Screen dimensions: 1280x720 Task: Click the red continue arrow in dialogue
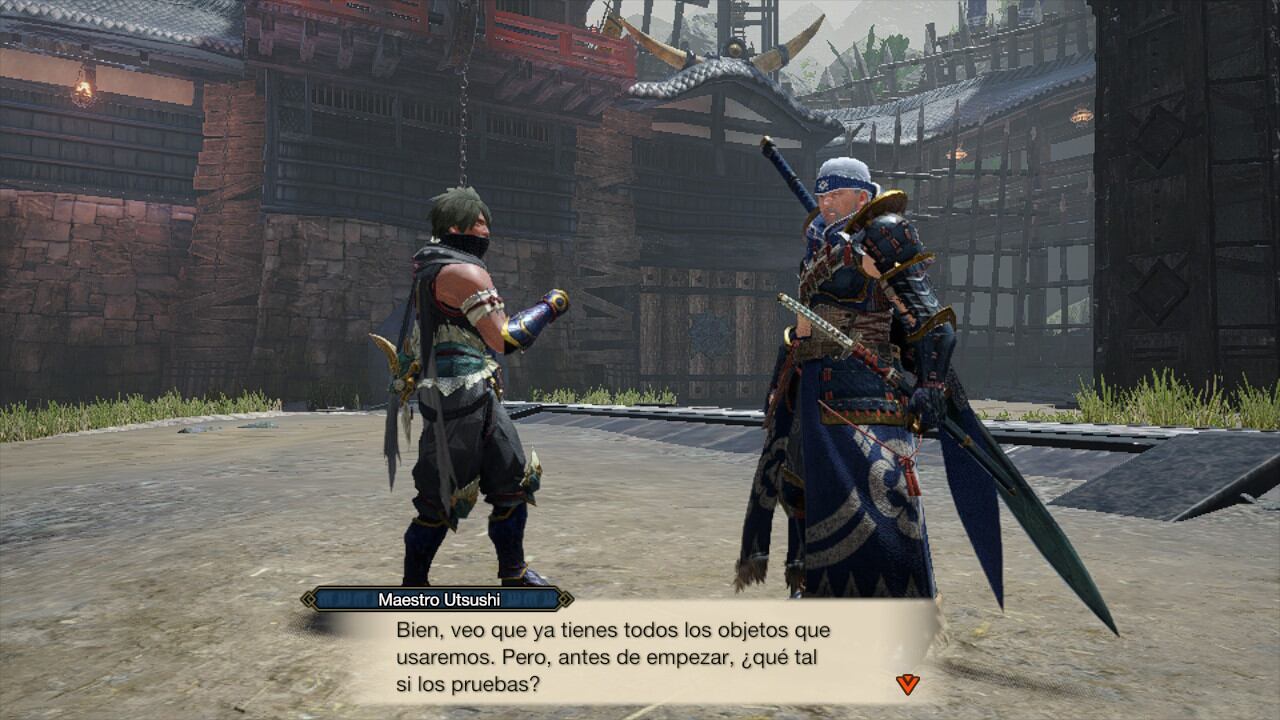click(907, 684)
